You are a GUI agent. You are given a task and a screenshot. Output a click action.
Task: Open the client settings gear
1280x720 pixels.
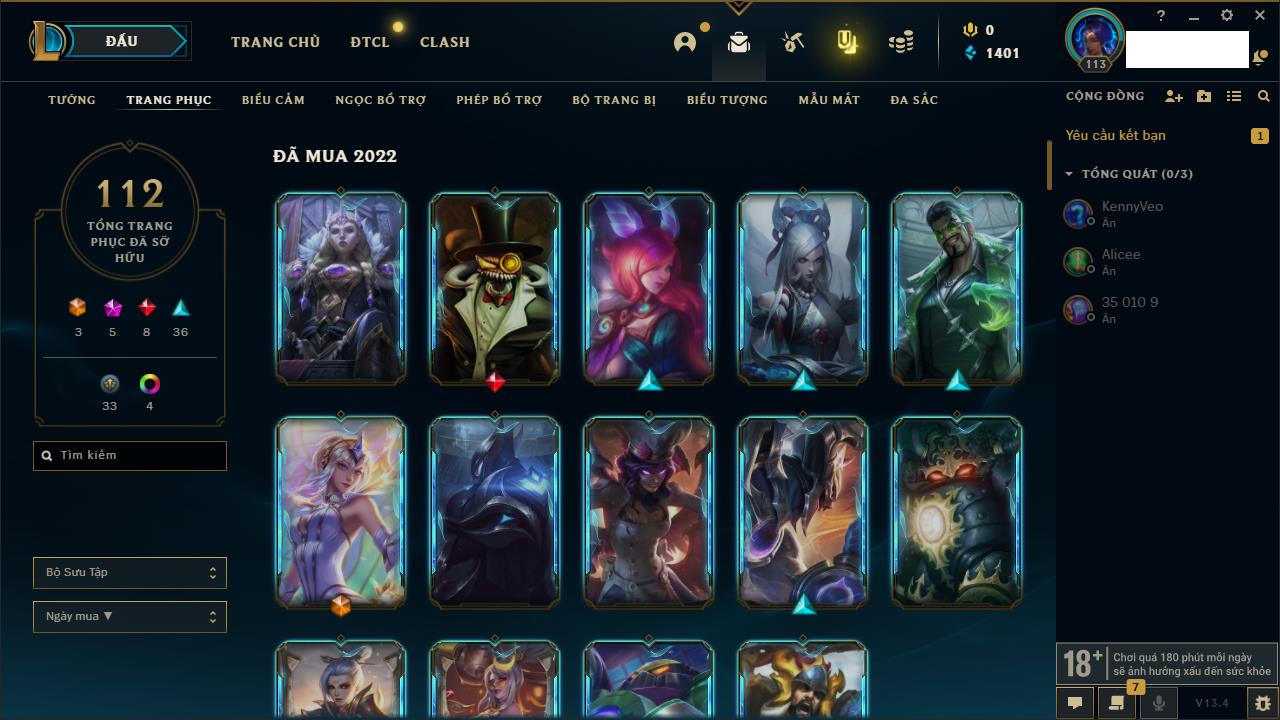[1227, 16]
